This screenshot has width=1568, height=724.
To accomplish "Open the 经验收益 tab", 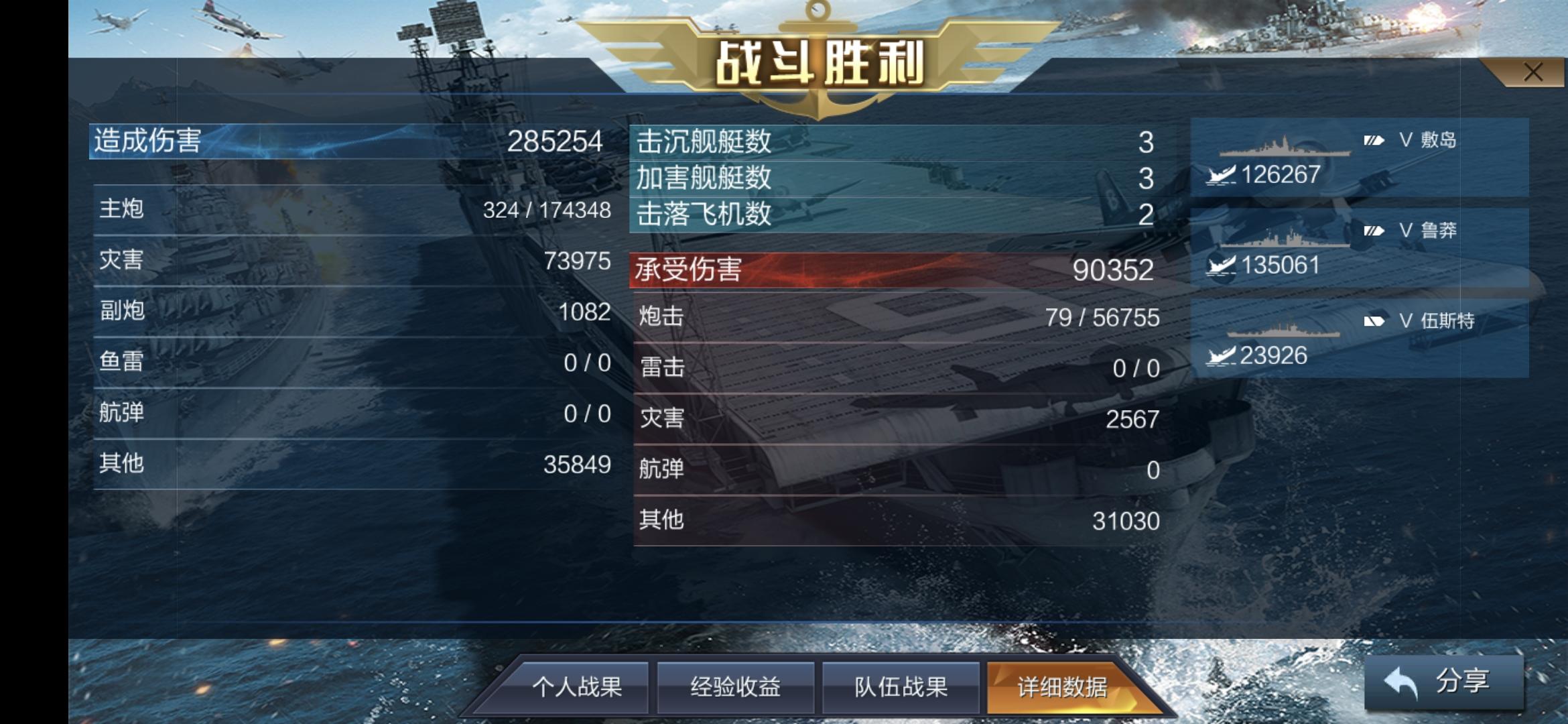I will point(736,686).
